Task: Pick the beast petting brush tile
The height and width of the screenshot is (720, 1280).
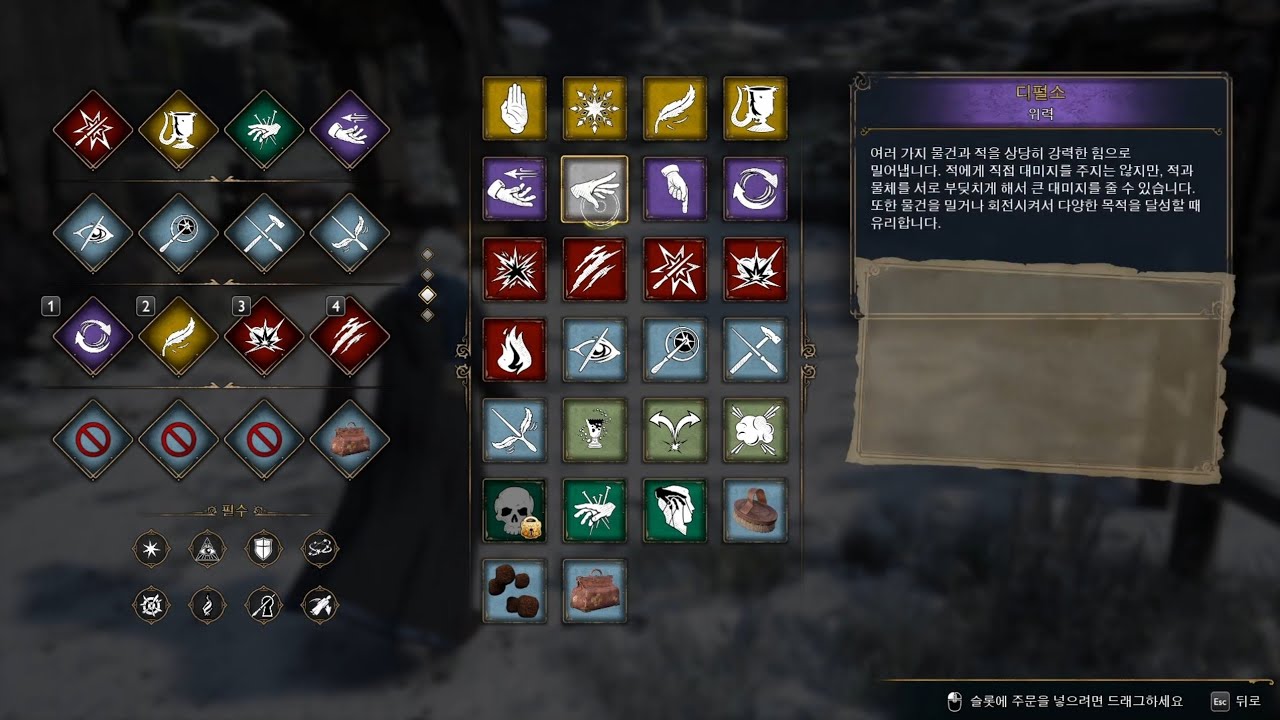Action: 755,510
